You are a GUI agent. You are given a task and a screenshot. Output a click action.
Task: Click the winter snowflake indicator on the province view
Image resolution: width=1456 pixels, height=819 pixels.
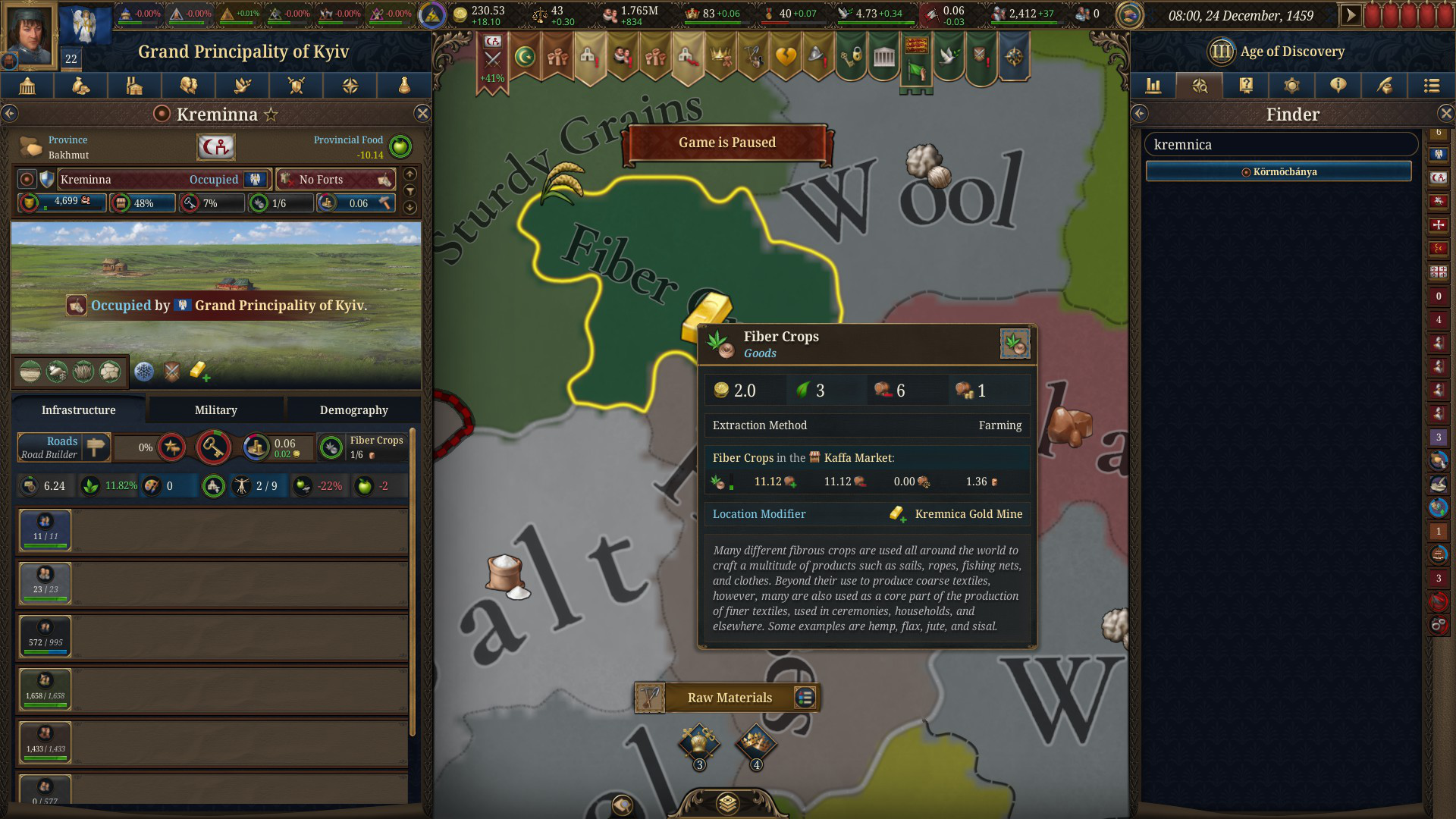point(143,372)
